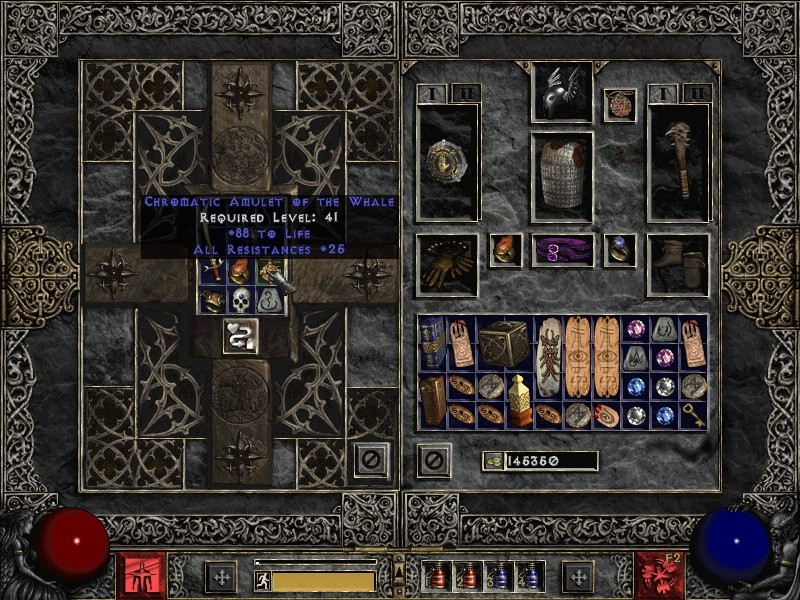Click the equipped spiked club weapon
The width and height of the screenshot is (800, 600).
pos(679,160)
